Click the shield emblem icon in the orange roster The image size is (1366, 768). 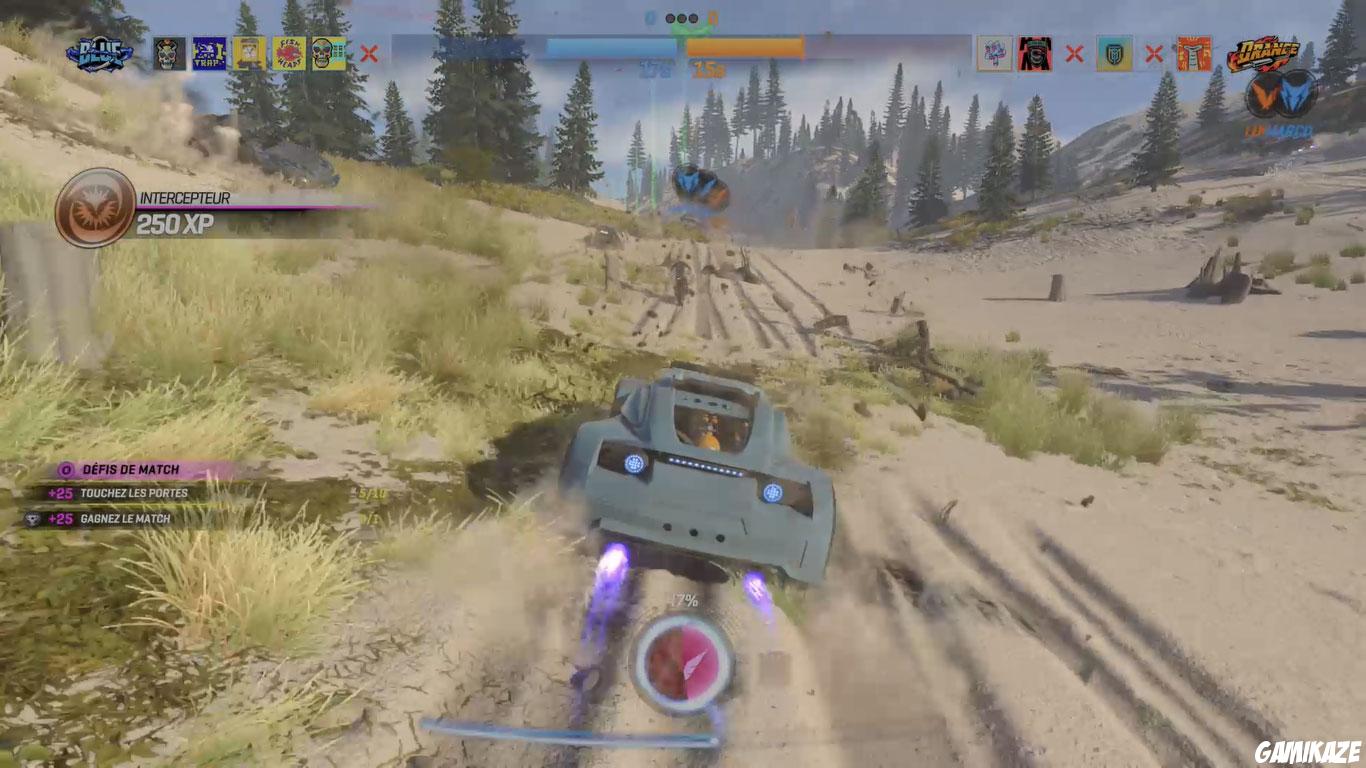[x=1115, y=52]
